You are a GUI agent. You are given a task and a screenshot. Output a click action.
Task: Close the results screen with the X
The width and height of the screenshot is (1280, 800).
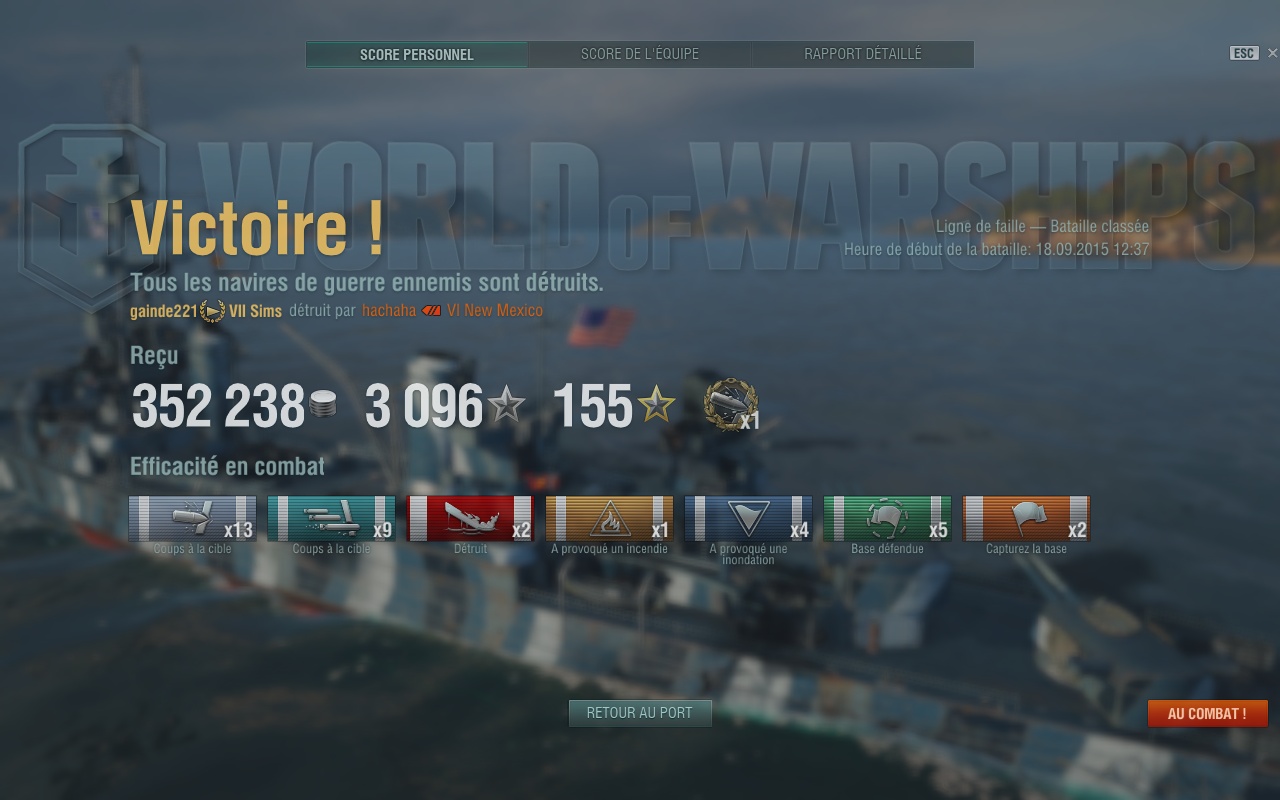tap(1272, 53)
